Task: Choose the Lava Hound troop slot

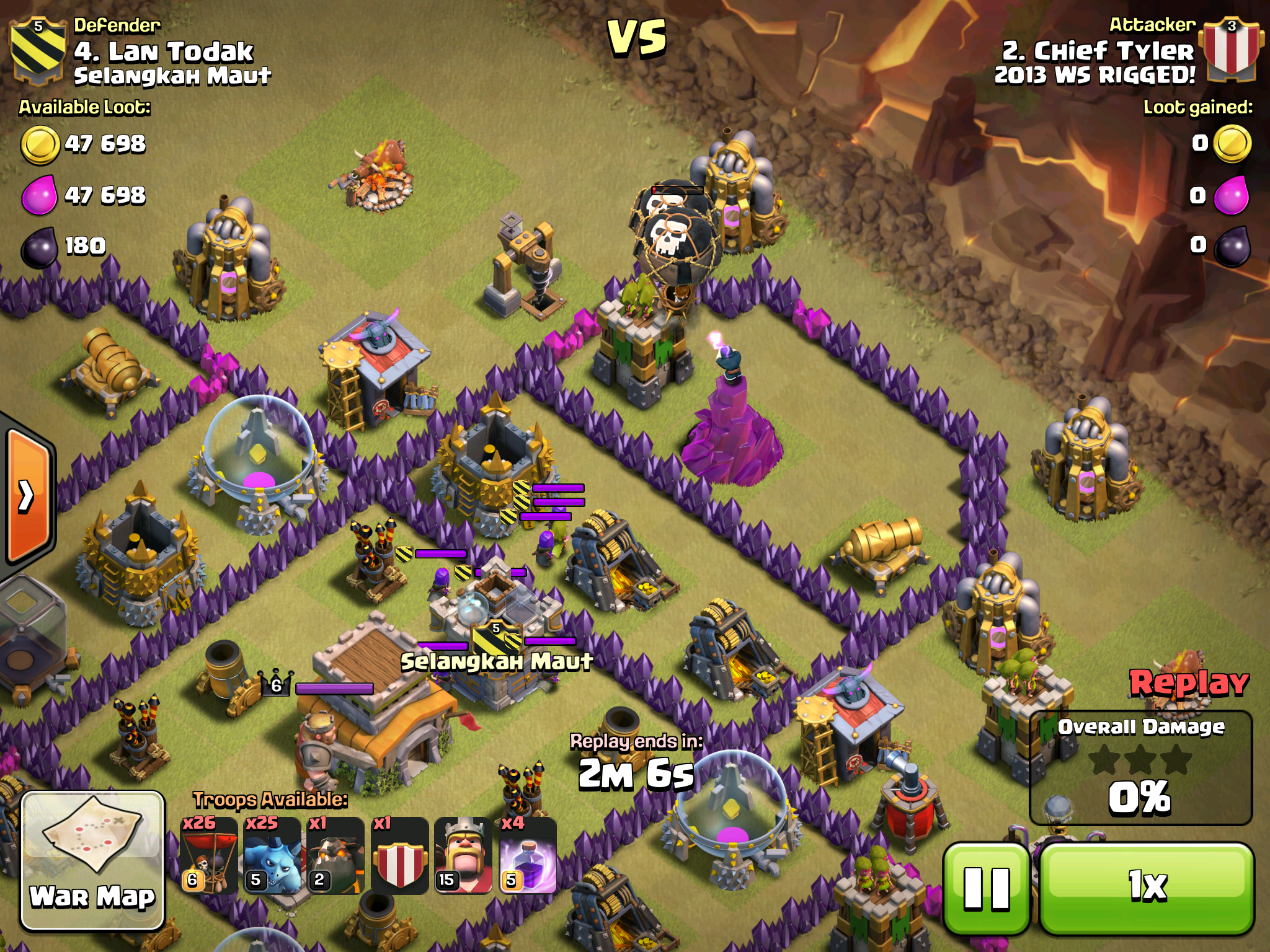Action: 335,855
